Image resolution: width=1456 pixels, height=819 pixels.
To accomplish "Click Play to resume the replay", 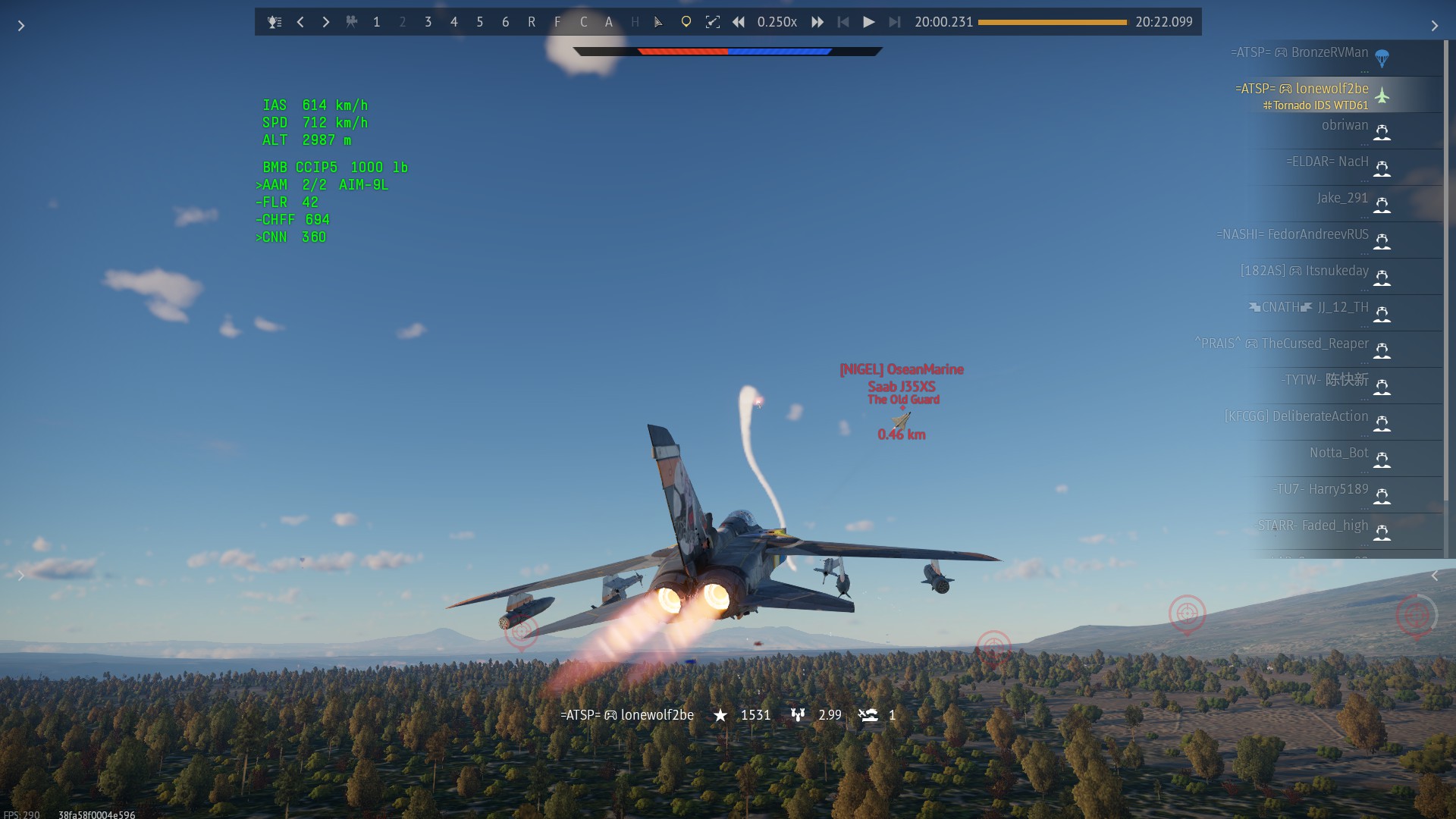I will 869,22.
